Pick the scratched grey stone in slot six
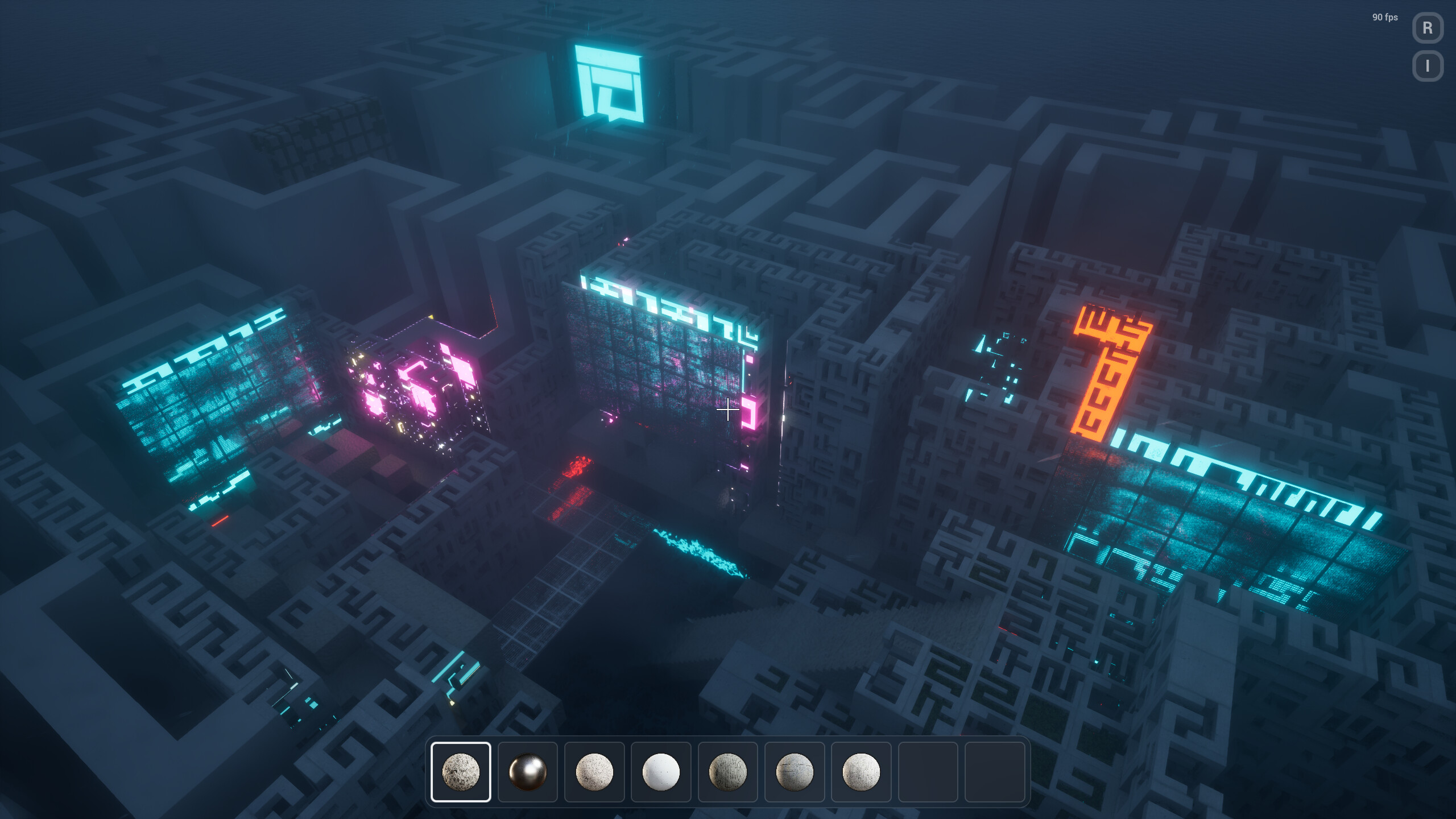The height and width of the screenshot is (819, 1456). tap(795, 773)
